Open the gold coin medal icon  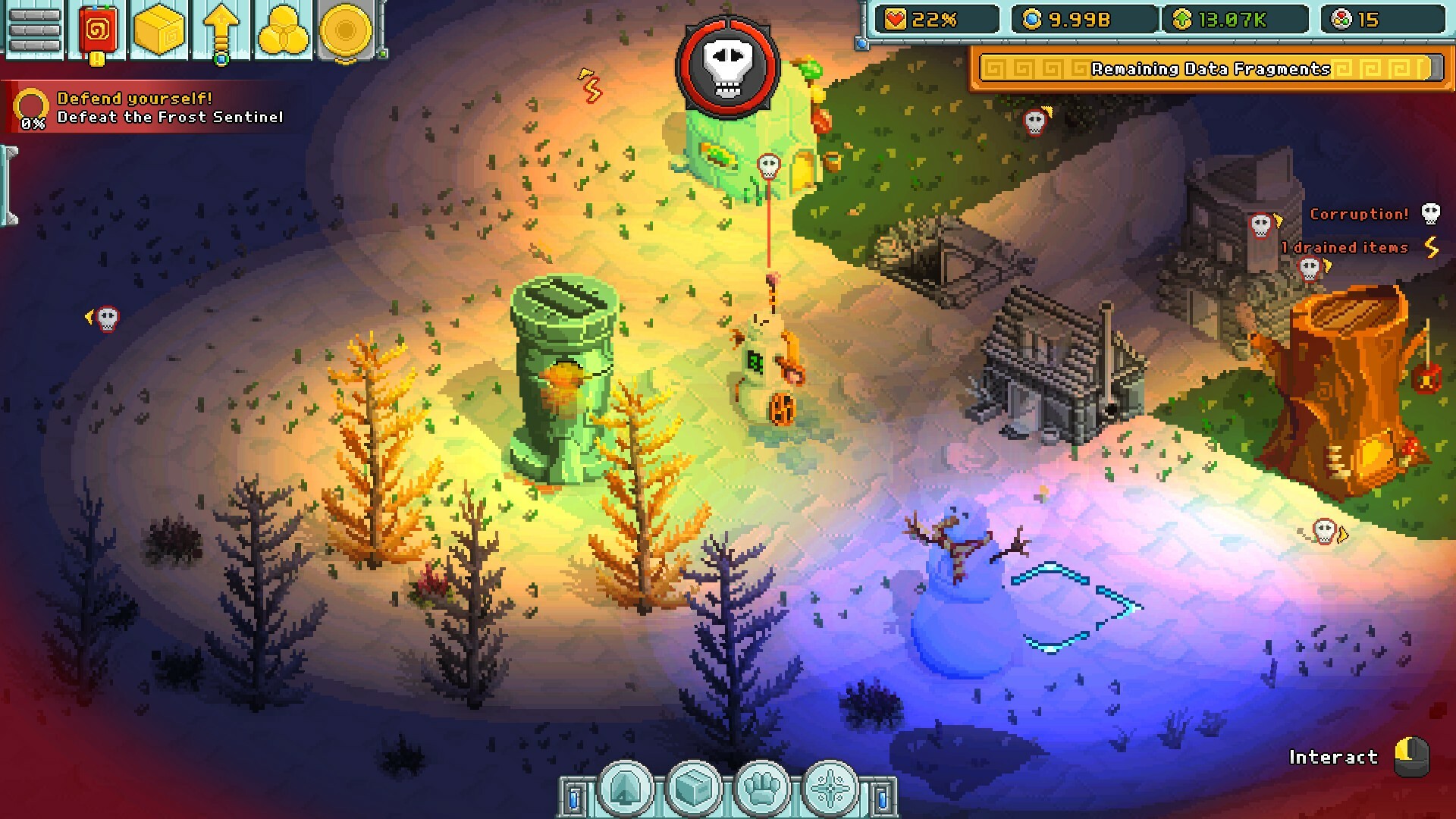coord(345,30)
